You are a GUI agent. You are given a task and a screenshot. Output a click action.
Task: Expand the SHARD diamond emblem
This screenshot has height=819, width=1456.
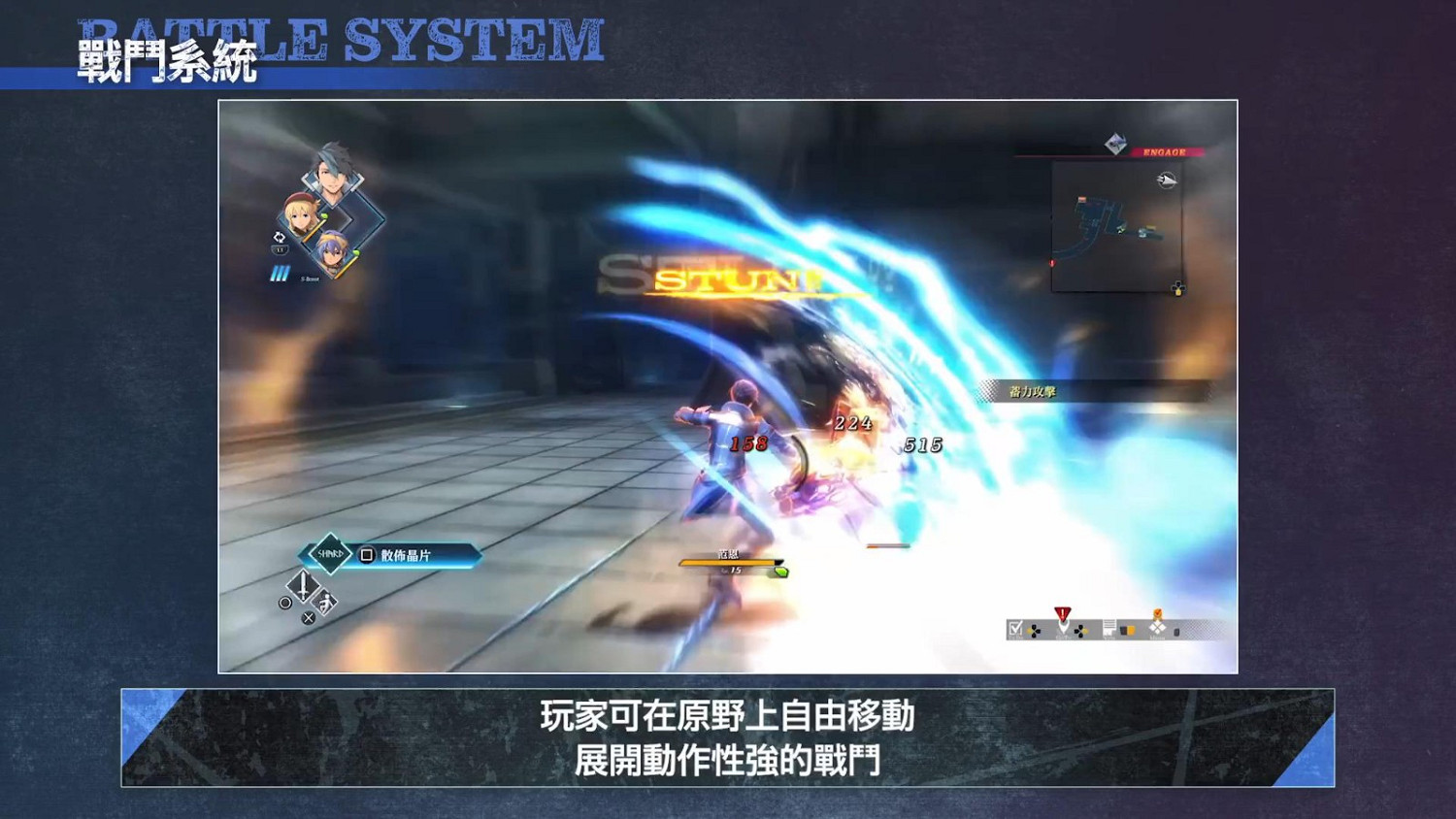(329, 554)
